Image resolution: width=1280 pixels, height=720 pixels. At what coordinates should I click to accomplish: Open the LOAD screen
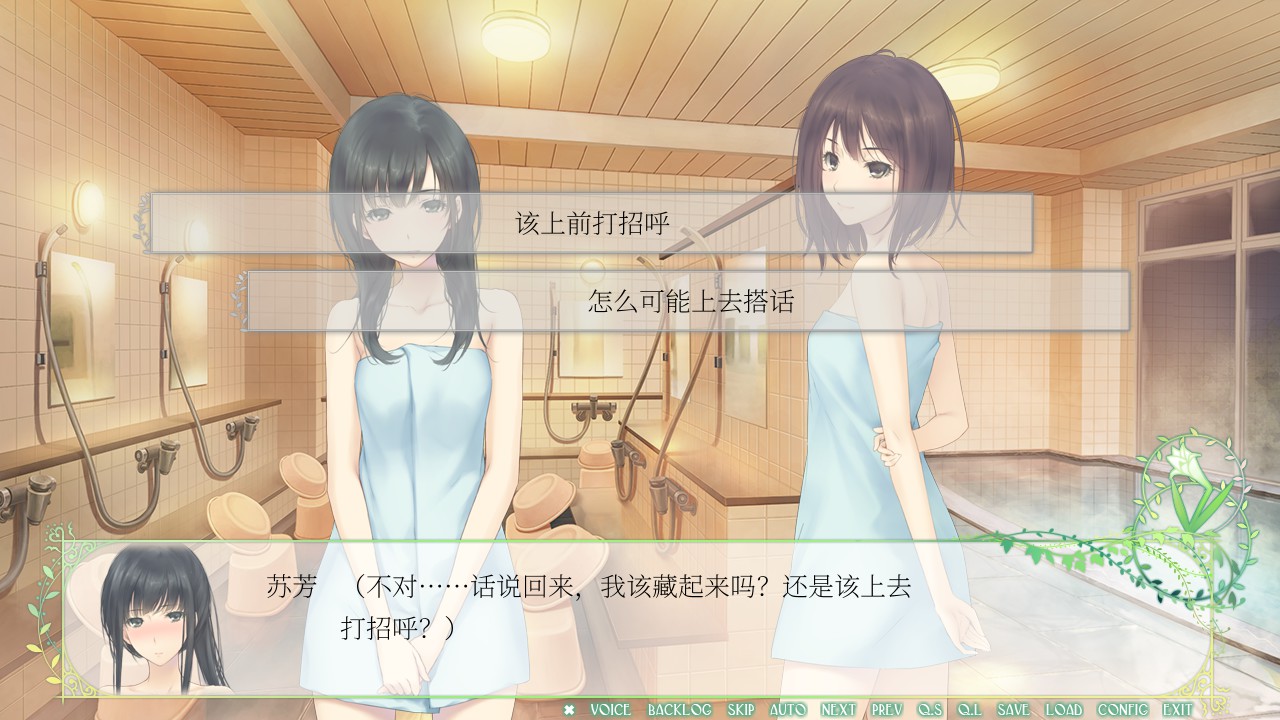point(1064,710)
